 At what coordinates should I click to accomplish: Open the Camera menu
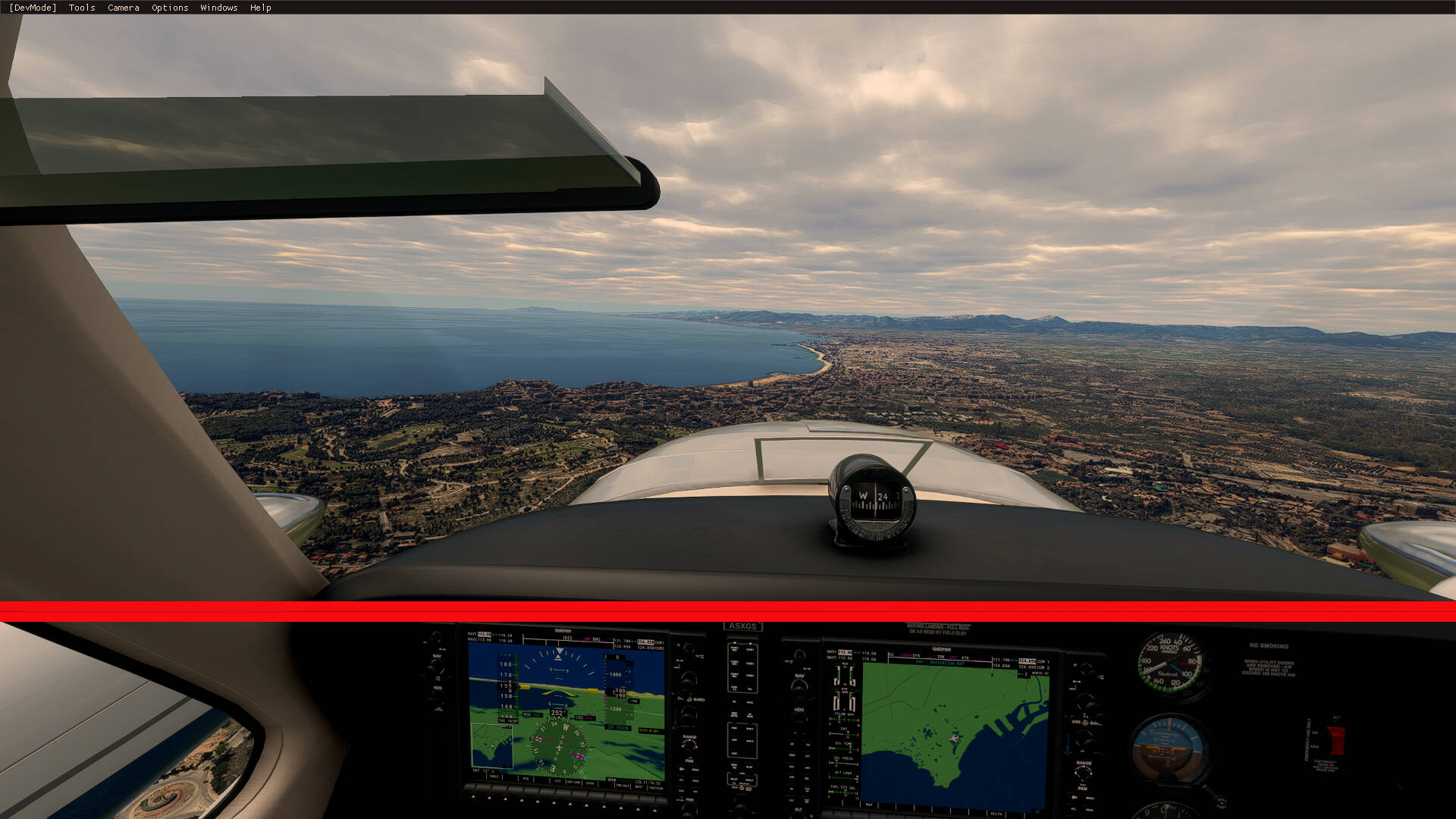tap(123, 8)
